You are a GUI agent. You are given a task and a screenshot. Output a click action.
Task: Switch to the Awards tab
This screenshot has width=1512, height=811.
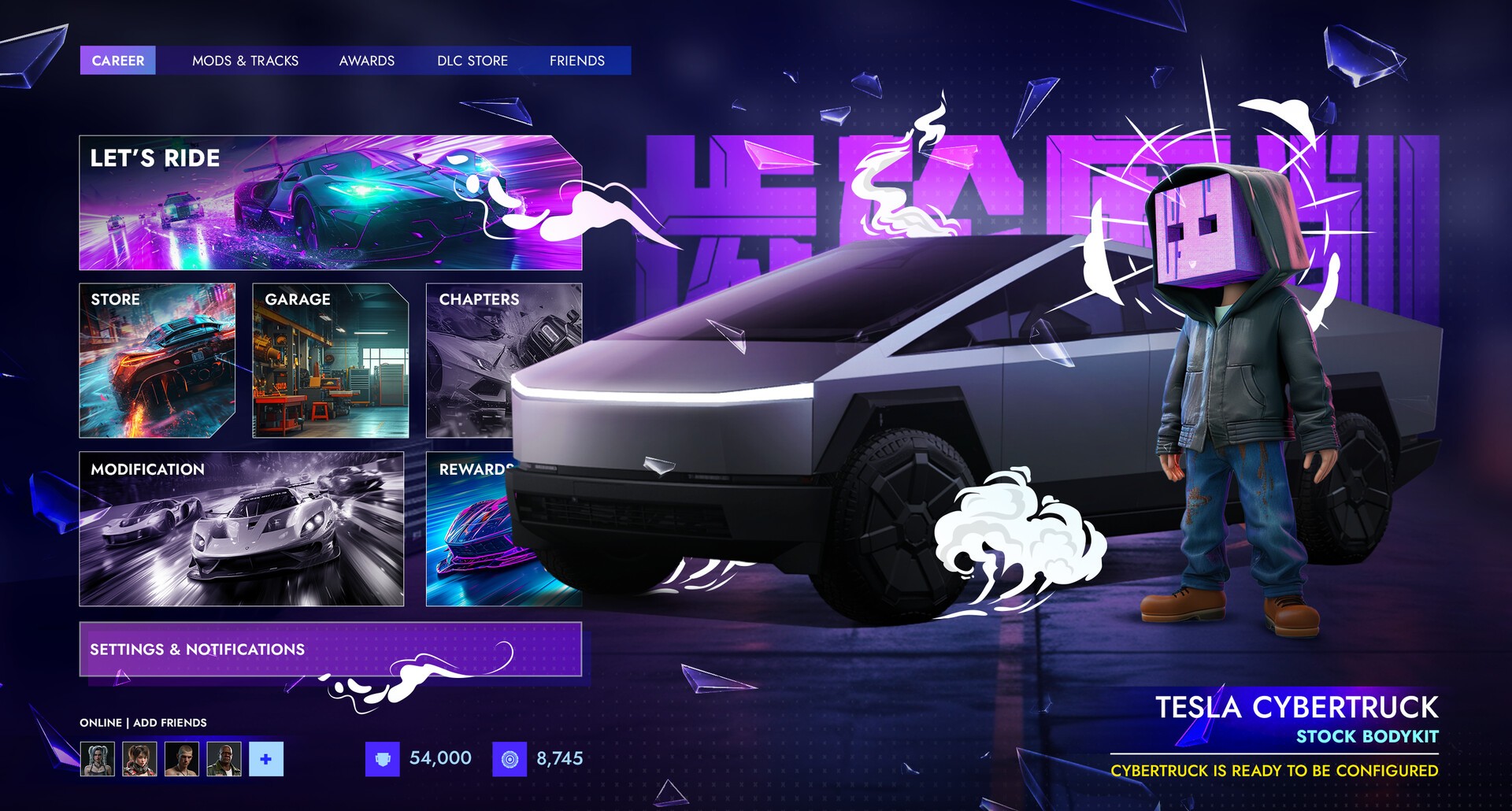pyautogui.click(x=367, y=61)
